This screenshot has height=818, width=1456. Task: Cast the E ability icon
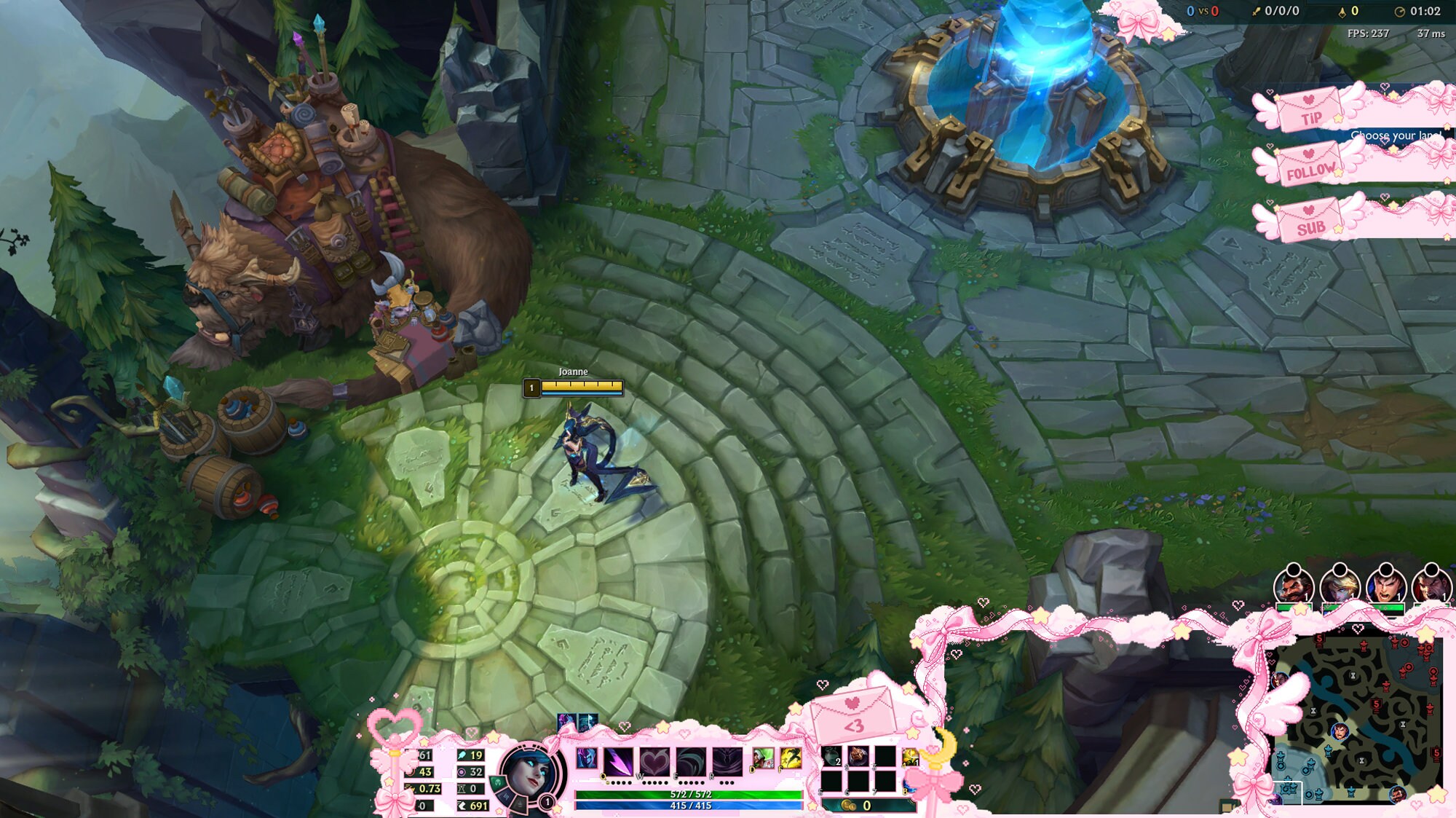click(x=689, y=762)
